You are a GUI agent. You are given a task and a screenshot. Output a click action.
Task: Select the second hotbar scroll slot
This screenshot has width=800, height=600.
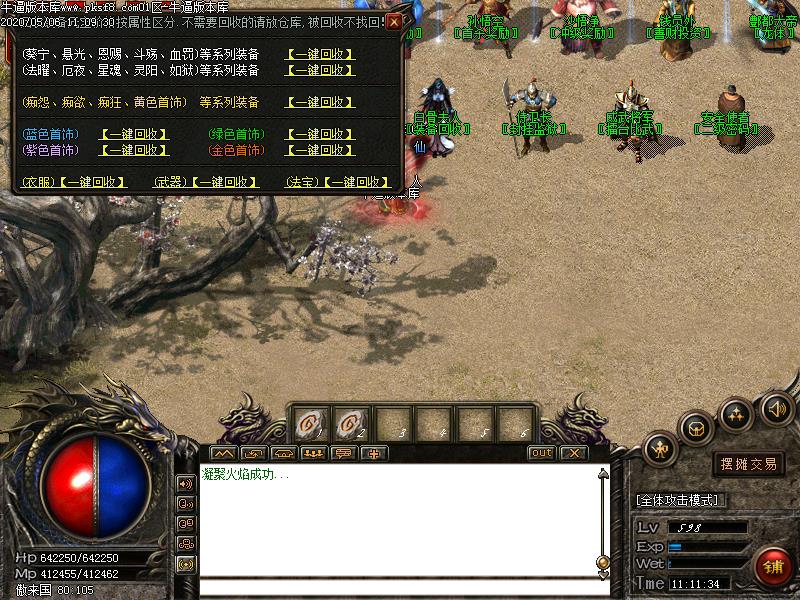coord(350,424)
